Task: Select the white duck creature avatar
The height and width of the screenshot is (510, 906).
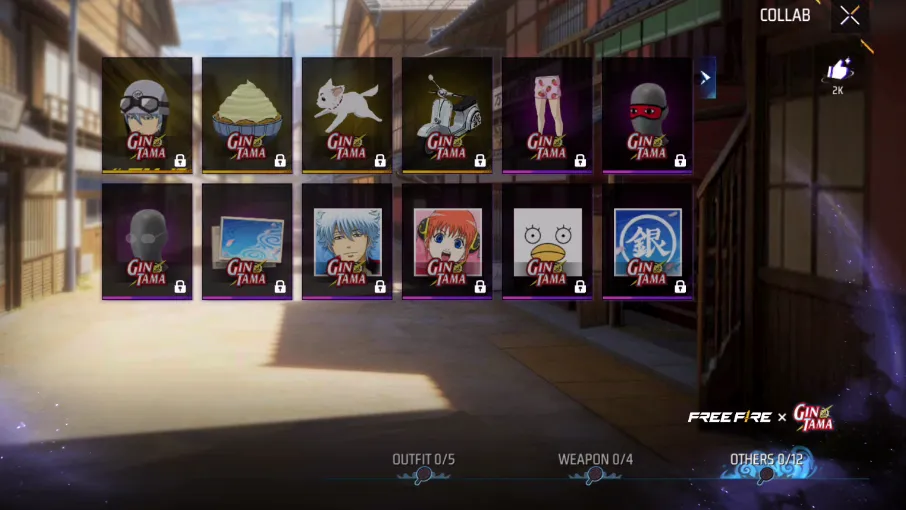Action: tap(547, 241)
